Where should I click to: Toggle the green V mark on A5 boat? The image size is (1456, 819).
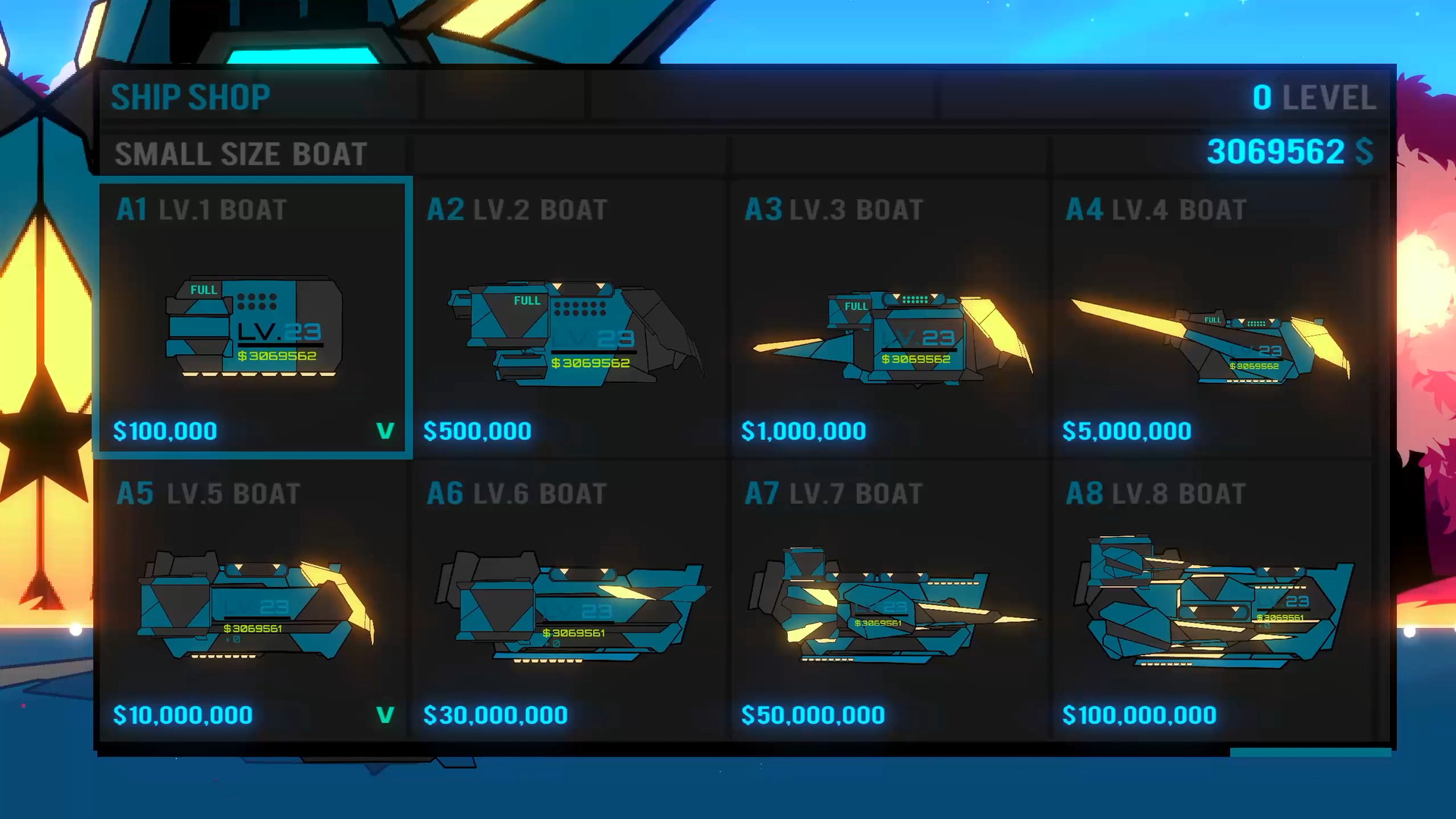point(383,714)
